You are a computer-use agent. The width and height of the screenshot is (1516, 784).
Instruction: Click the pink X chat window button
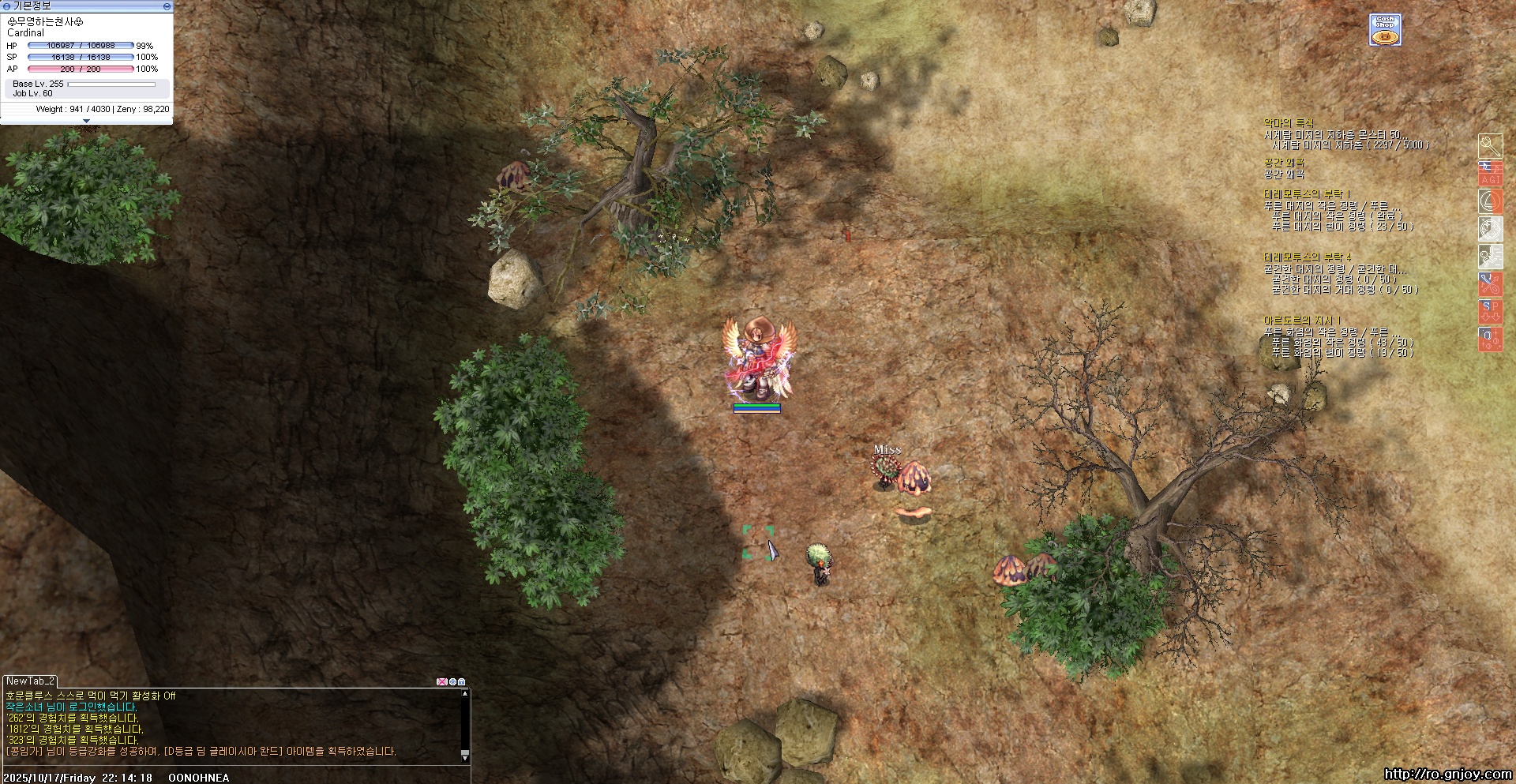[x=441, y=681]
